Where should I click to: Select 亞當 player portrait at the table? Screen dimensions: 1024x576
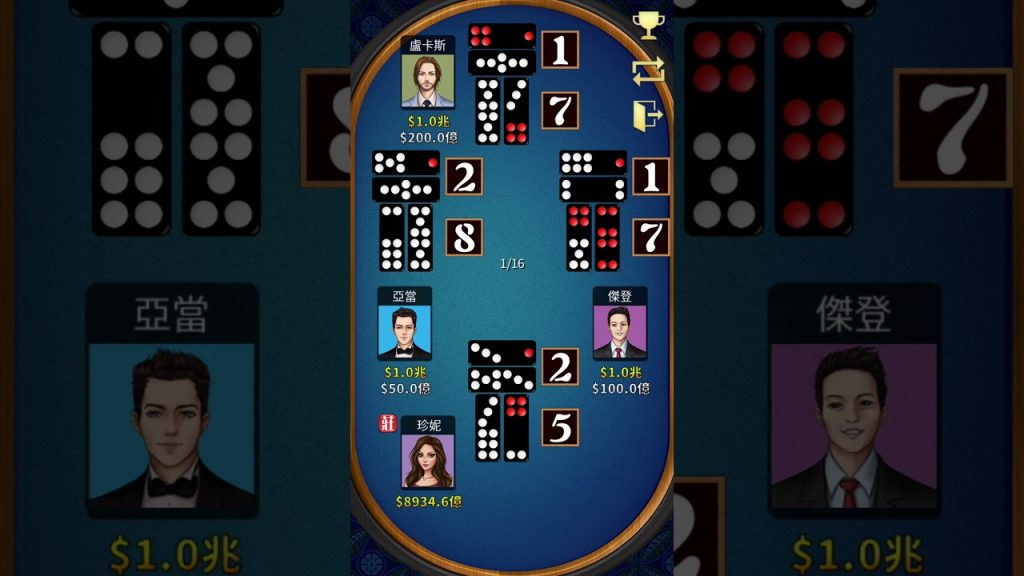(x=404, y=331)
